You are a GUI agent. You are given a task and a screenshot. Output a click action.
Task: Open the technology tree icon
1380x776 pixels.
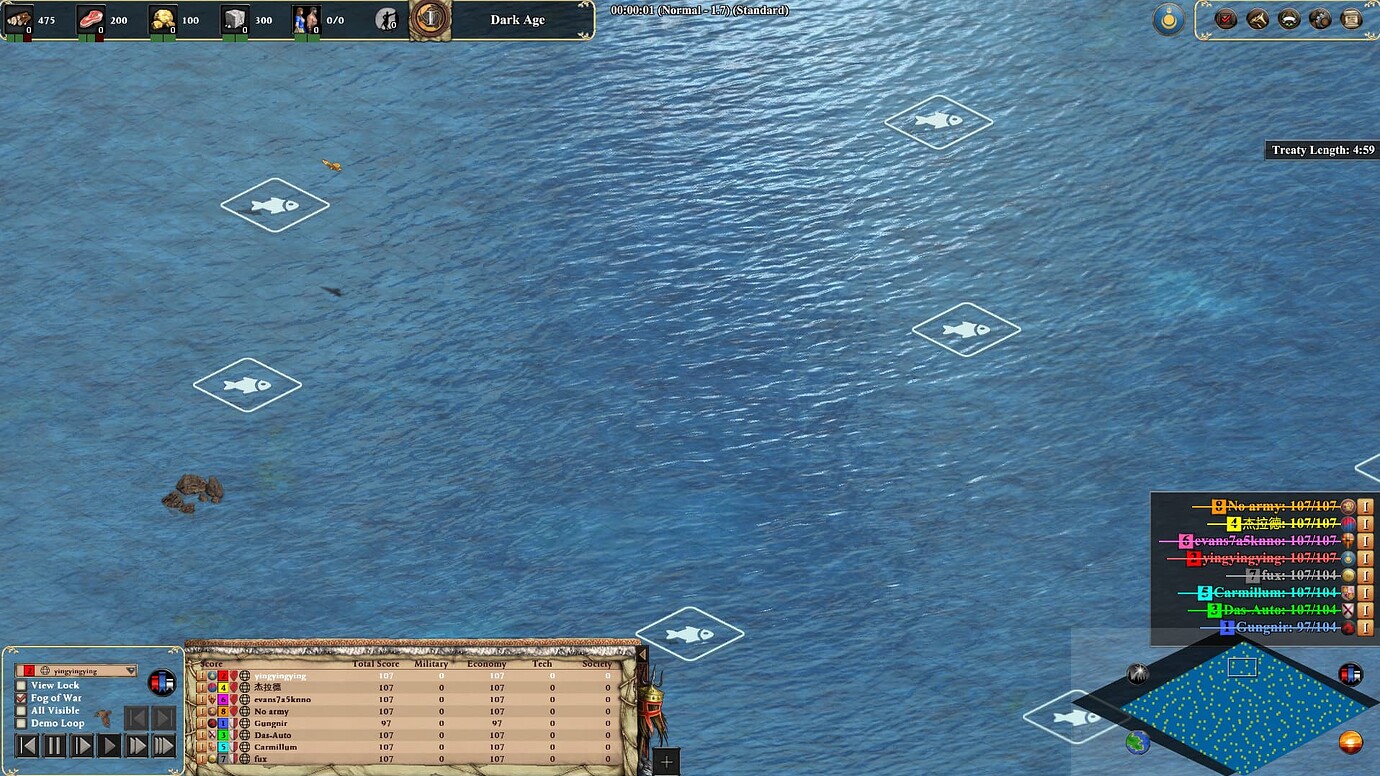click(1322, 18)
